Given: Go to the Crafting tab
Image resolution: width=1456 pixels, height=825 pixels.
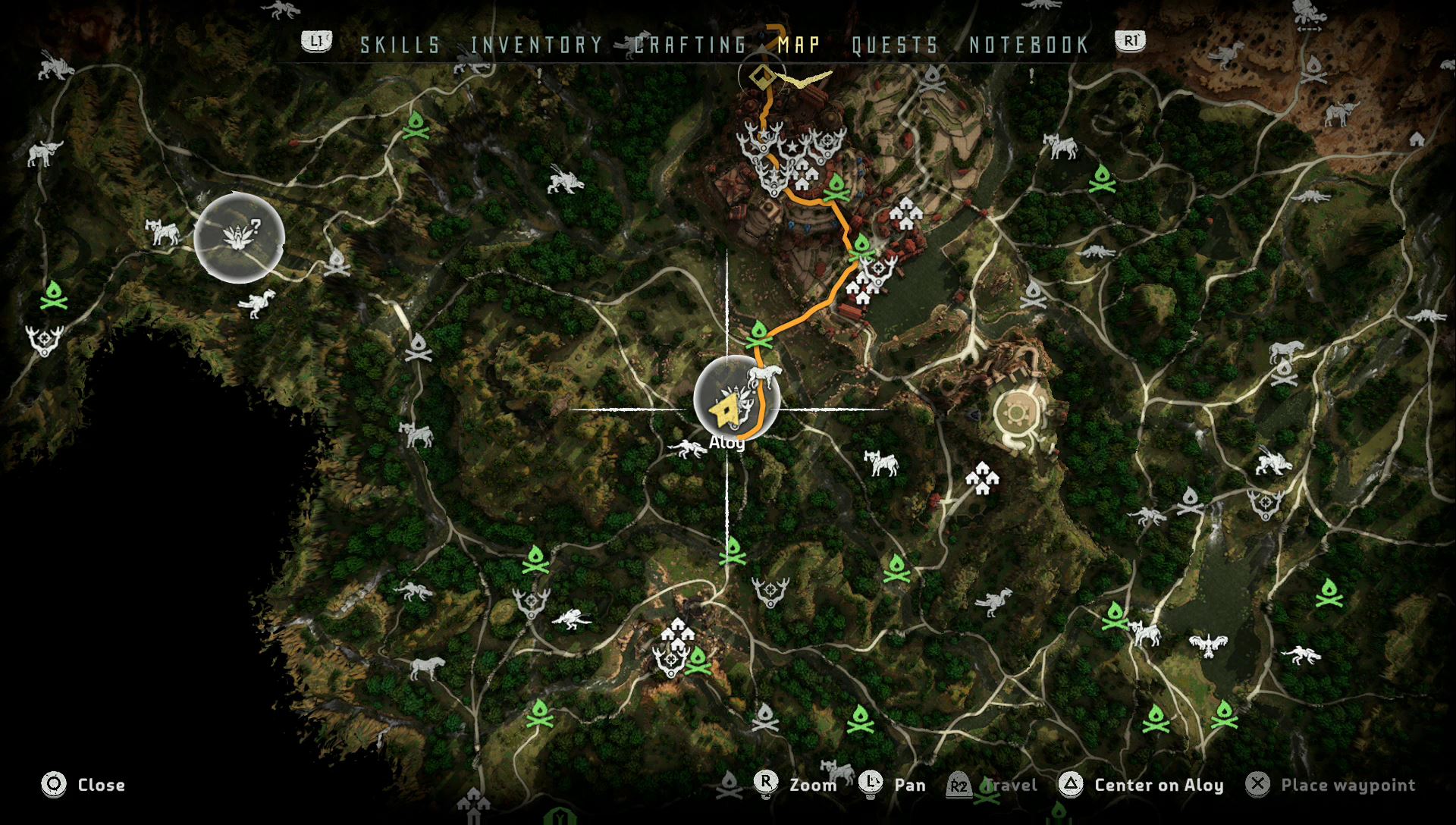Looking at the screenshot, I should (x=690, y=45).
